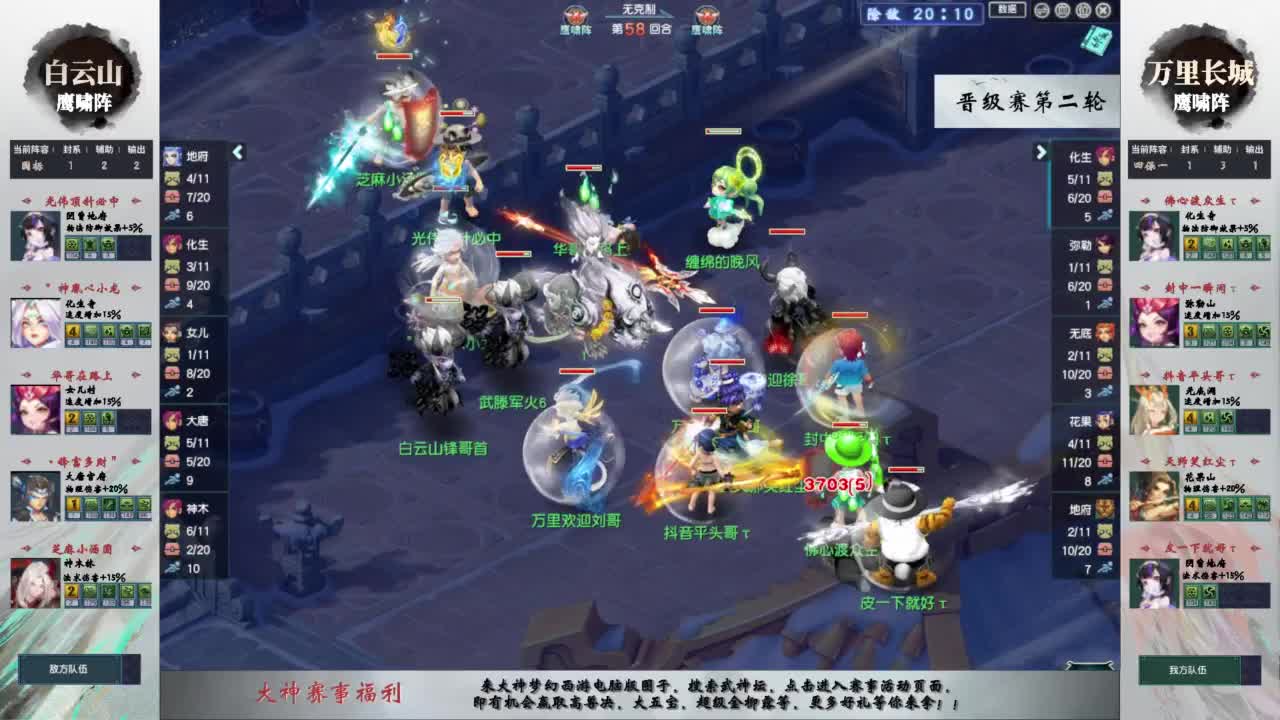Click the 3703(5) damage number on the battlefield
This screenshot has width=1280, height=720.
tap(837, 481)
